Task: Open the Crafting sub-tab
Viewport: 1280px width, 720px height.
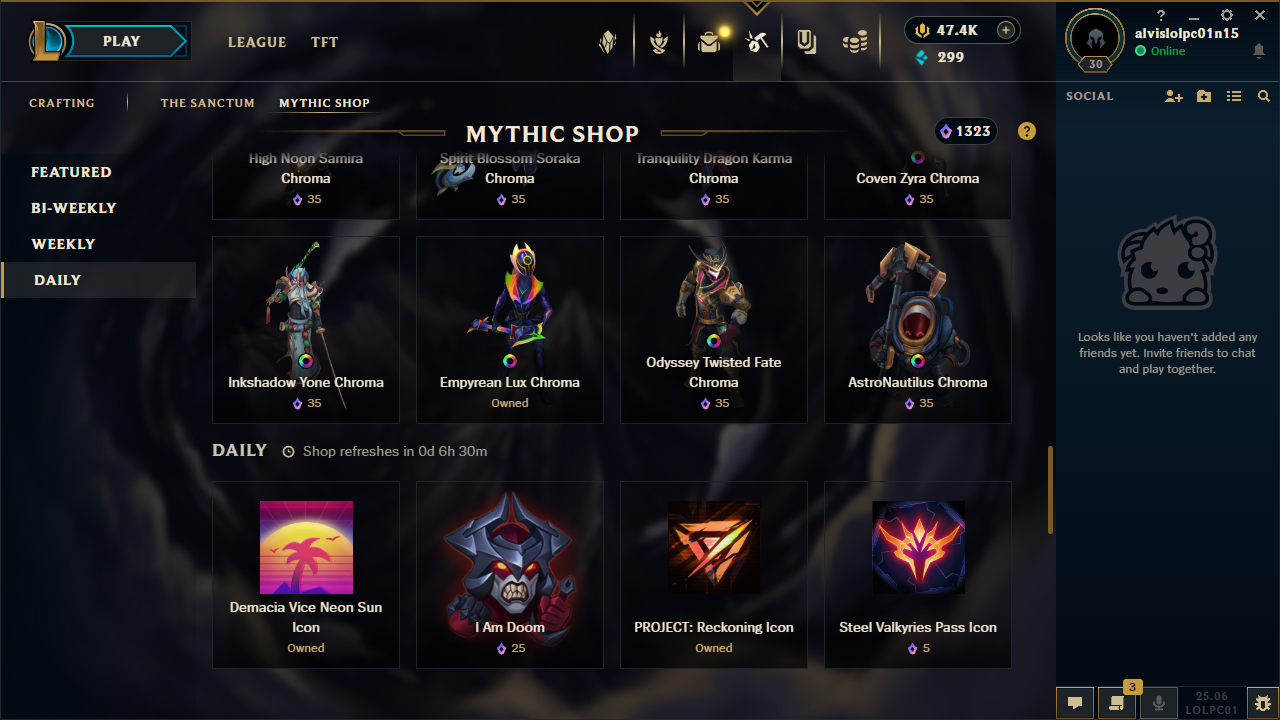Action: point(62,103)
